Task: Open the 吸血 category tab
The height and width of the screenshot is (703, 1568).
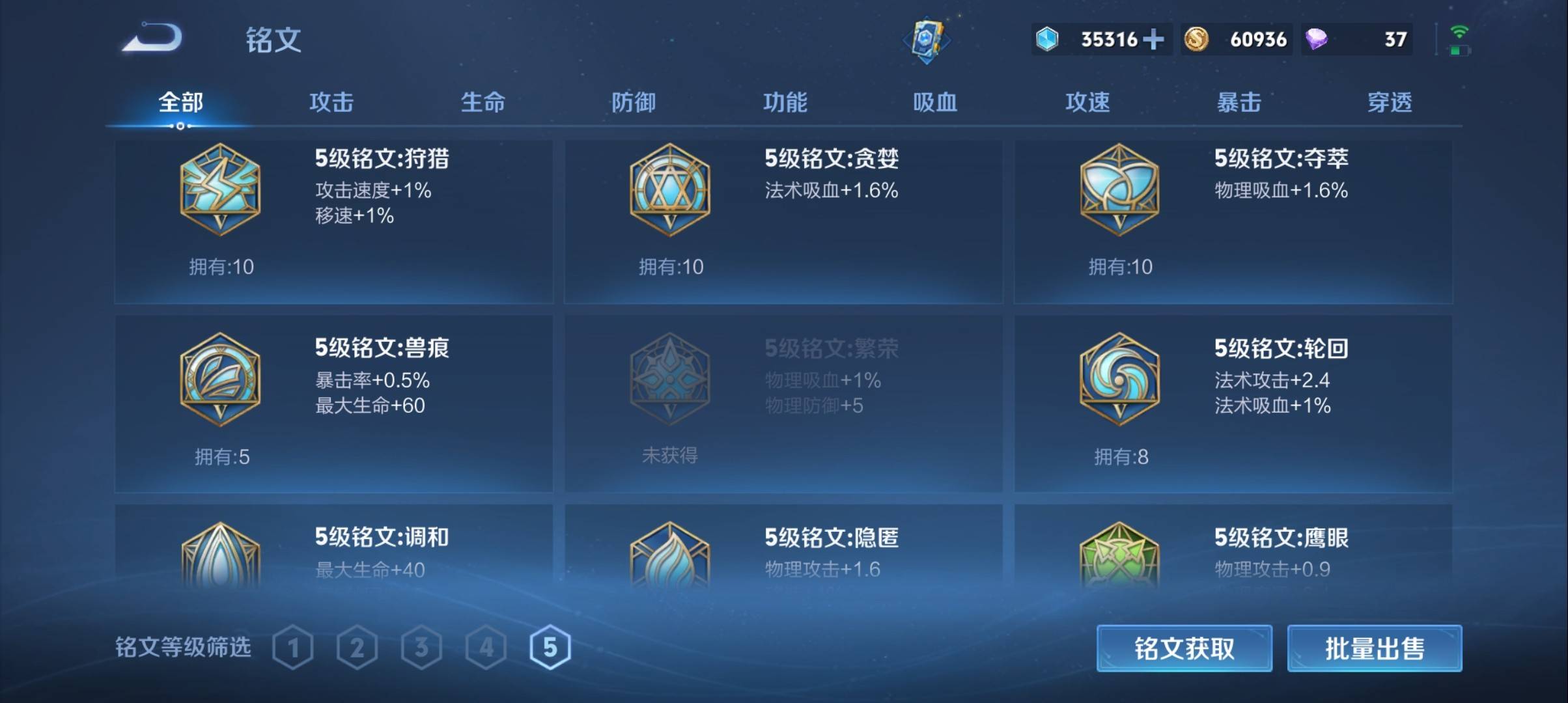Action: [936, 102]
